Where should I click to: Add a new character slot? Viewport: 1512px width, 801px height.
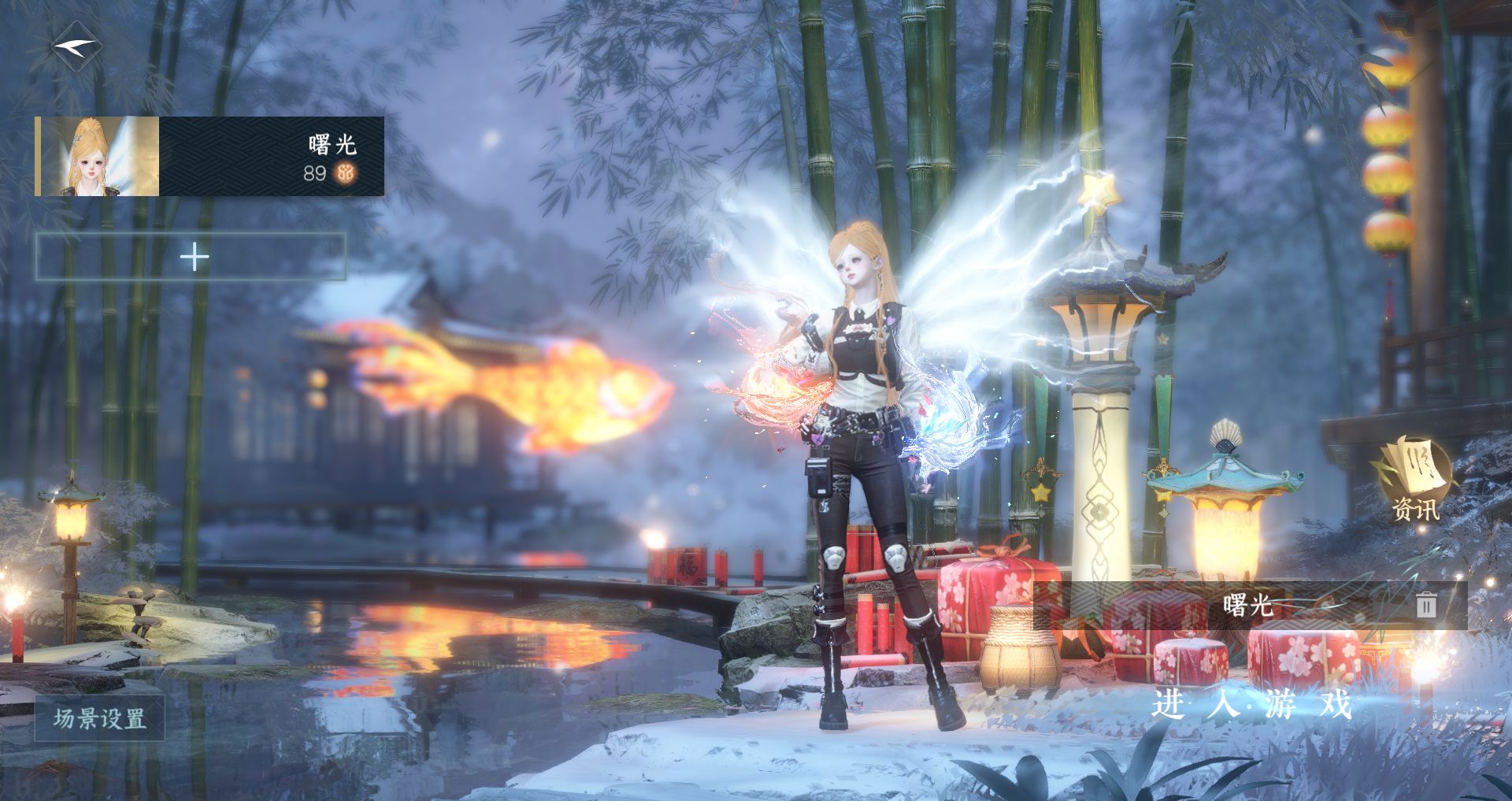pos(191,257)
